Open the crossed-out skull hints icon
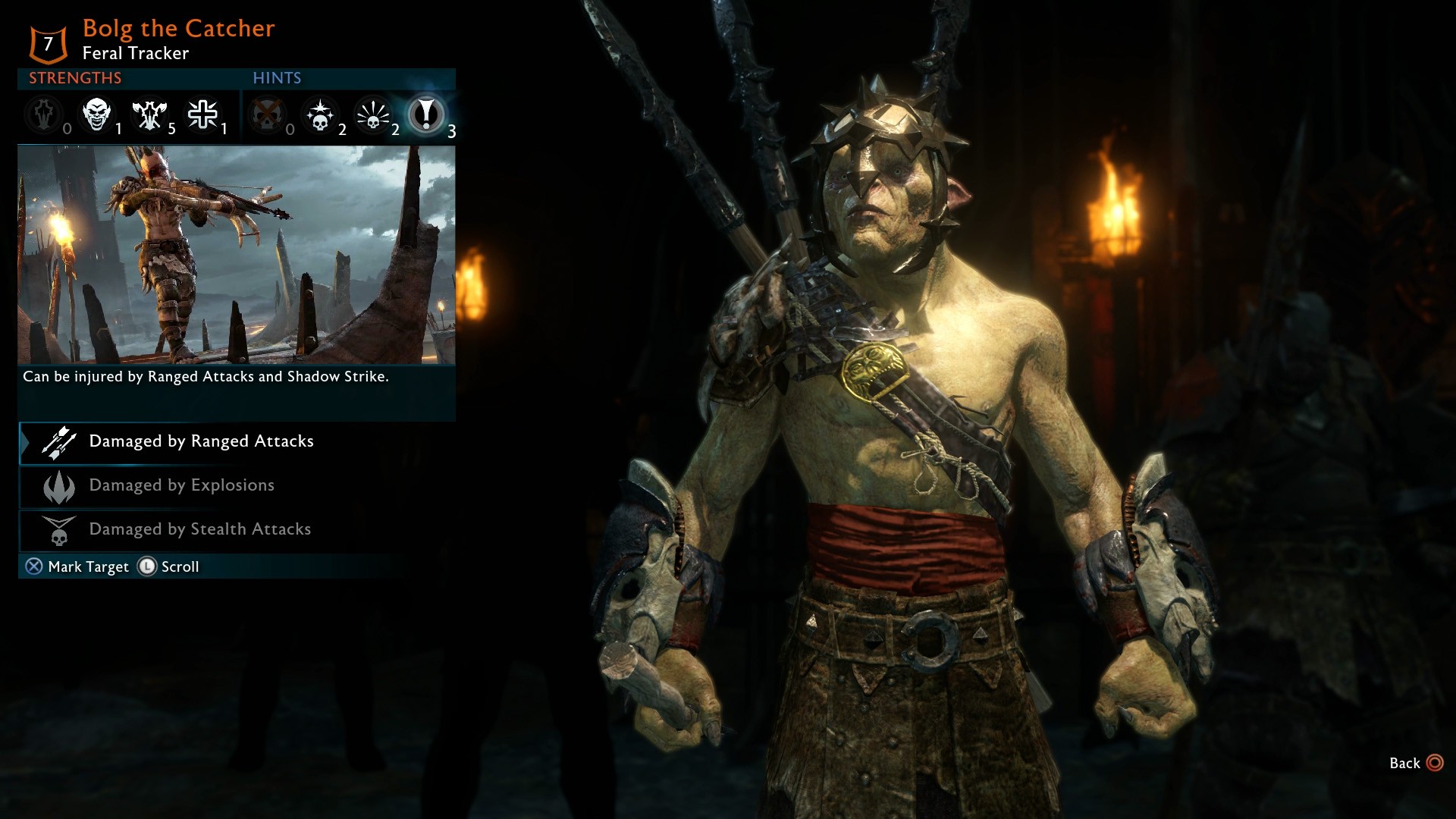The height and width of the screenshot is (819, 1456). click(x=267, y=115)
